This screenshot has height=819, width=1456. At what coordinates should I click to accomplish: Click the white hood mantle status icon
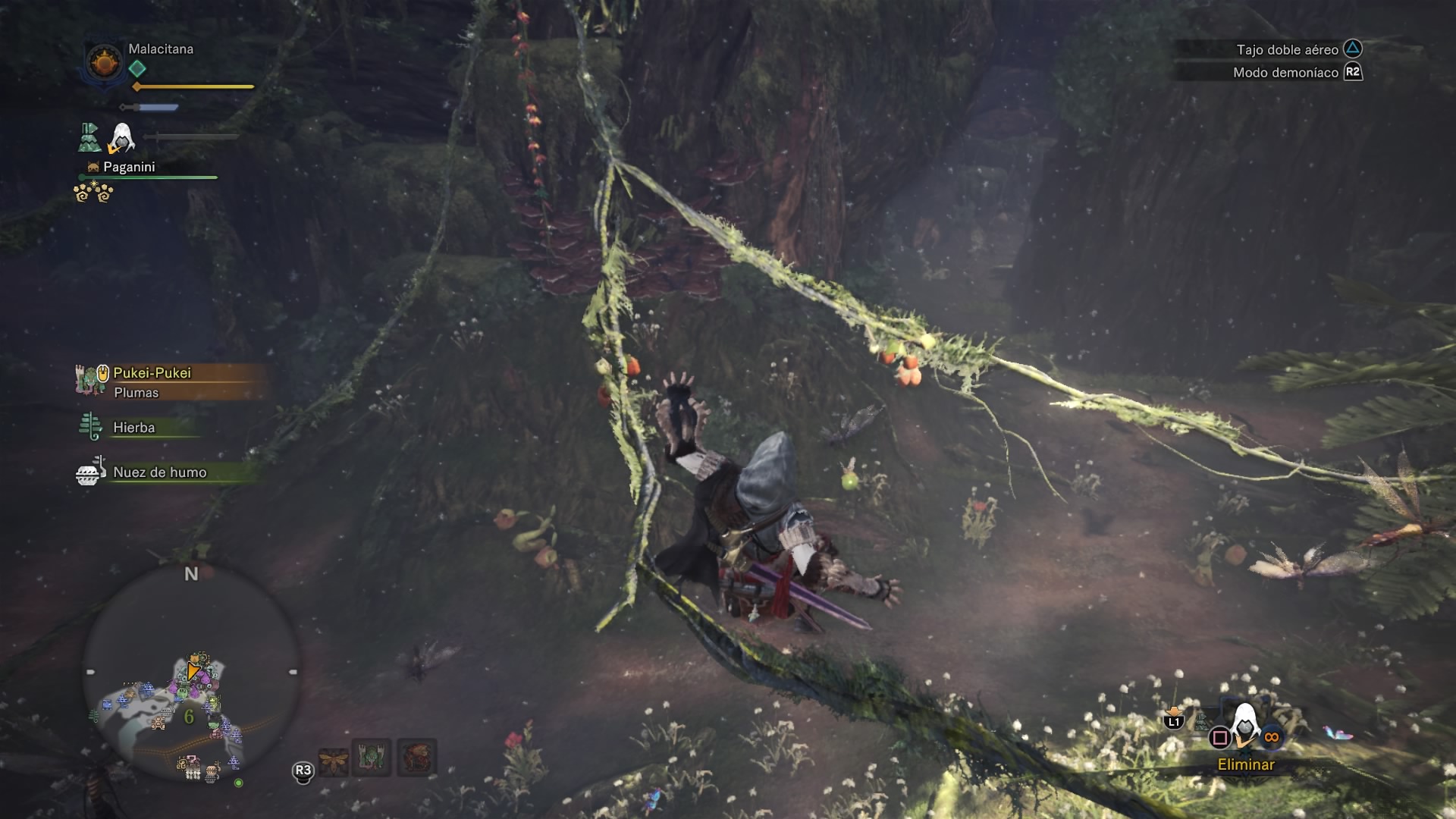[121, 138]
